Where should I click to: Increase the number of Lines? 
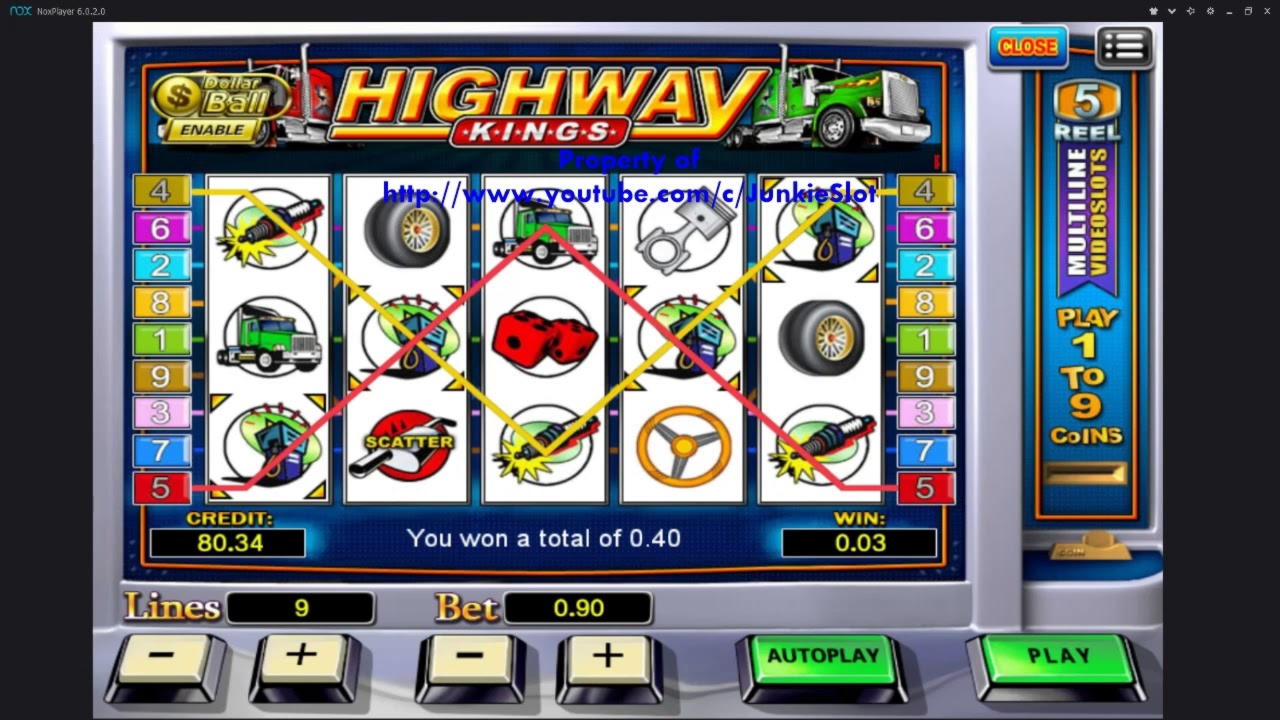[301, 658]
